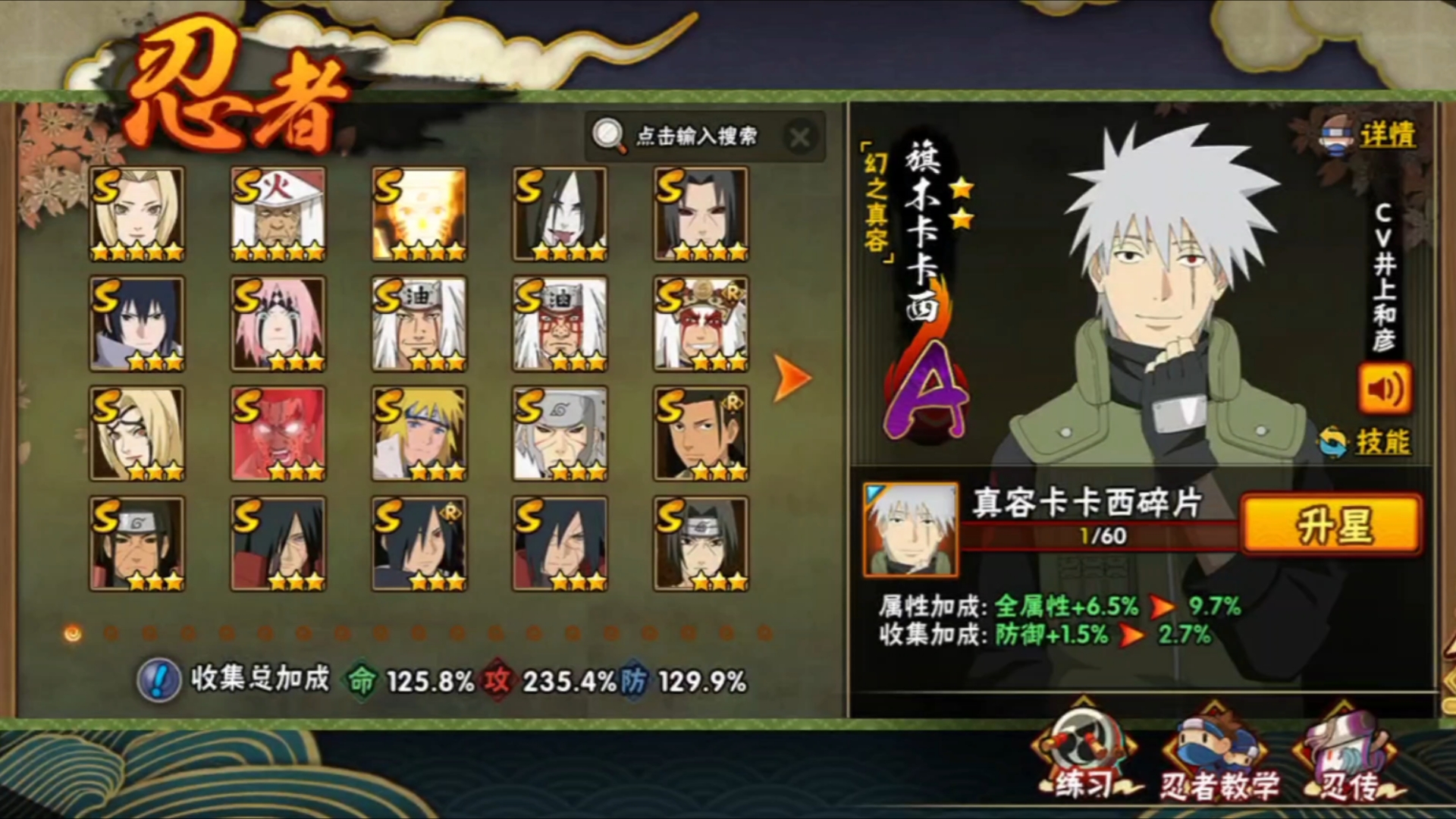
Task: Choose the red-skinned Might Guy portrait
Action: [278, 434]
